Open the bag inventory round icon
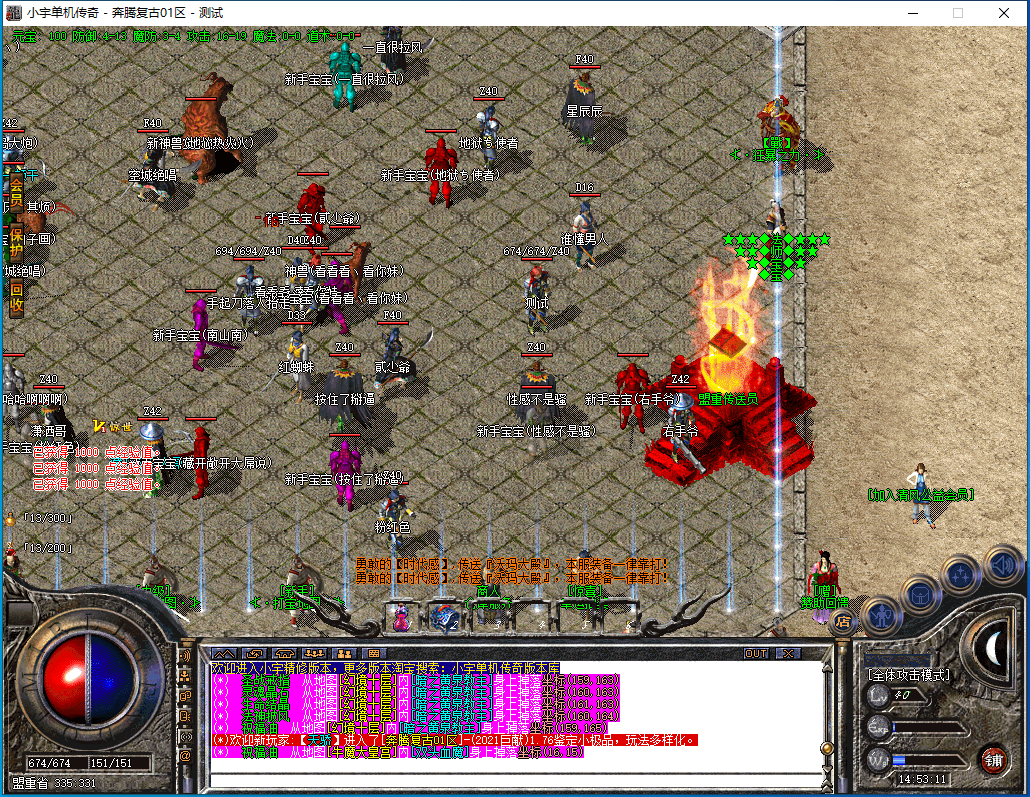This screenshot has width=1030, height=797. [920, 593]
